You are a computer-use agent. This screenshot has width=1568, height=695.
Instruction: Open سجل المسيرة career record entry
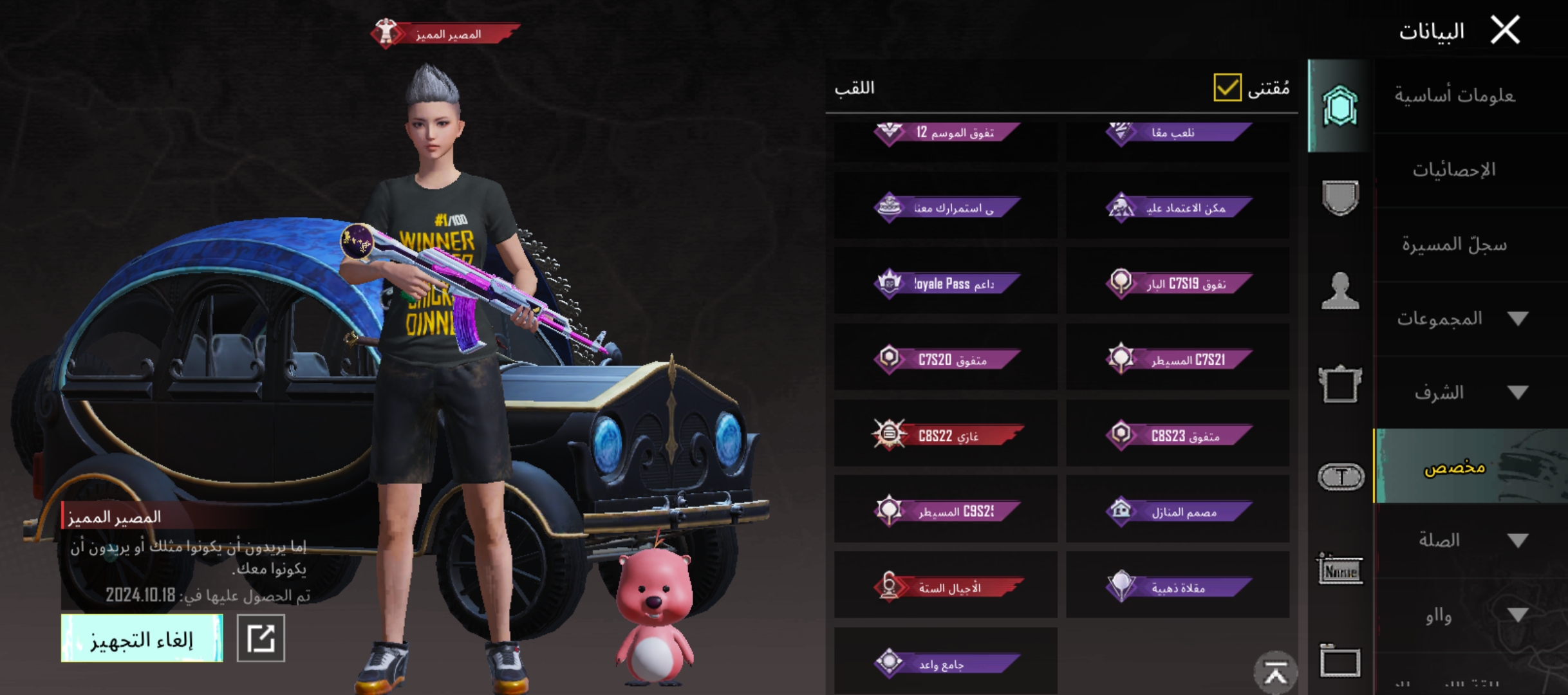pos(1453,245)
